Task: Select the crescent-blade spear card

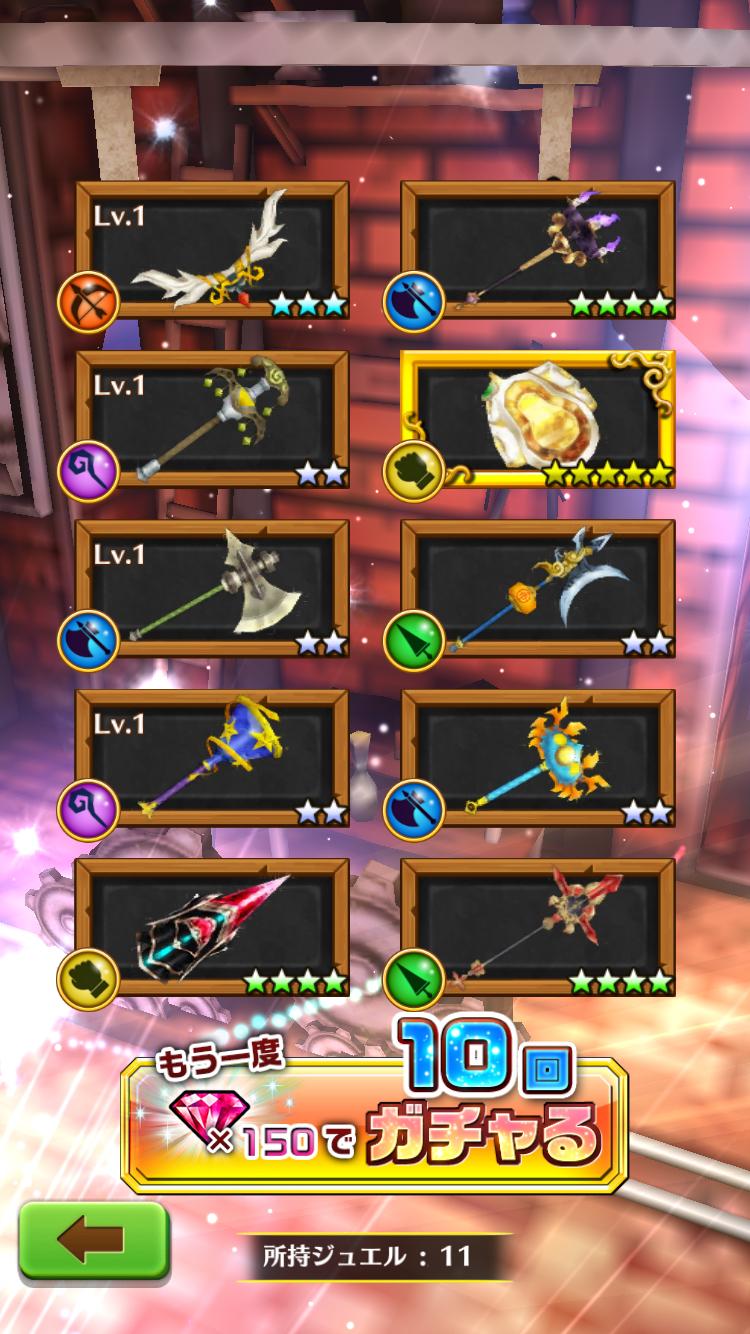Action: [538, 588]
